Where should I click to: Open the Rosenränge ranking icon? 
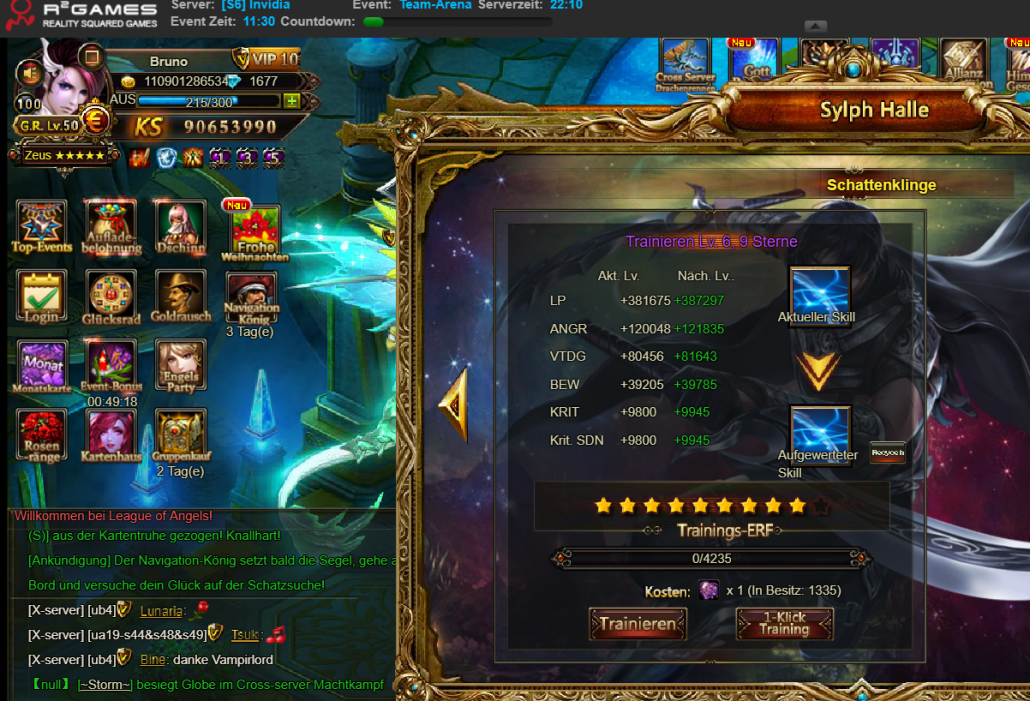pos(41,435)
